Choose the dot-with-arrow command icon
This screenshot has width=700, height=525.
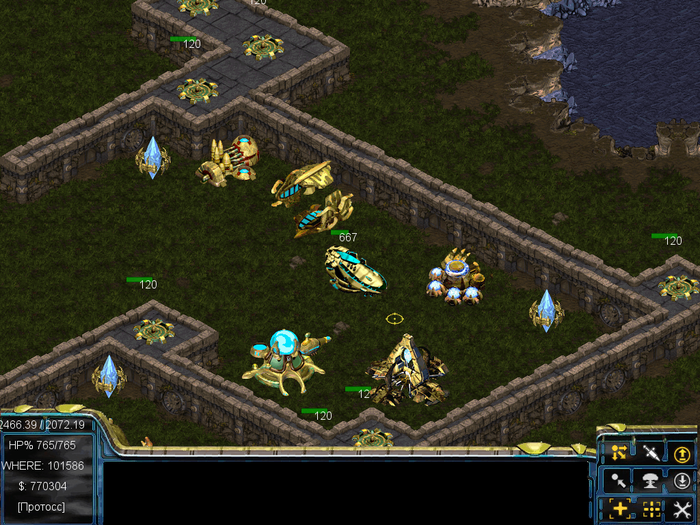coord(620,481)
